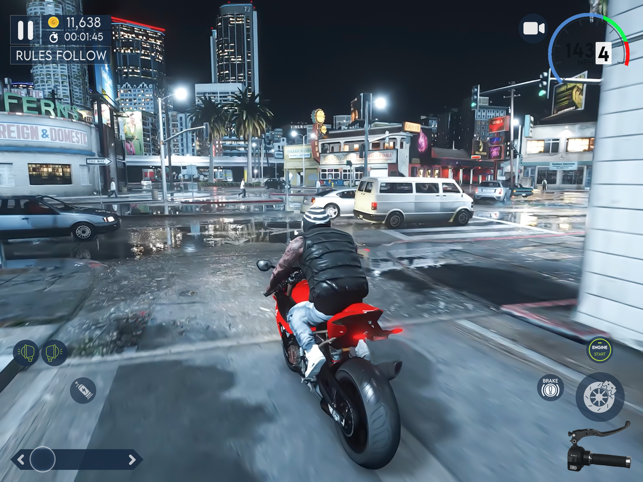The height and width of the screenshot is (482, 643).
Task: Engage the large disc brake control
Action: point(600,396)
